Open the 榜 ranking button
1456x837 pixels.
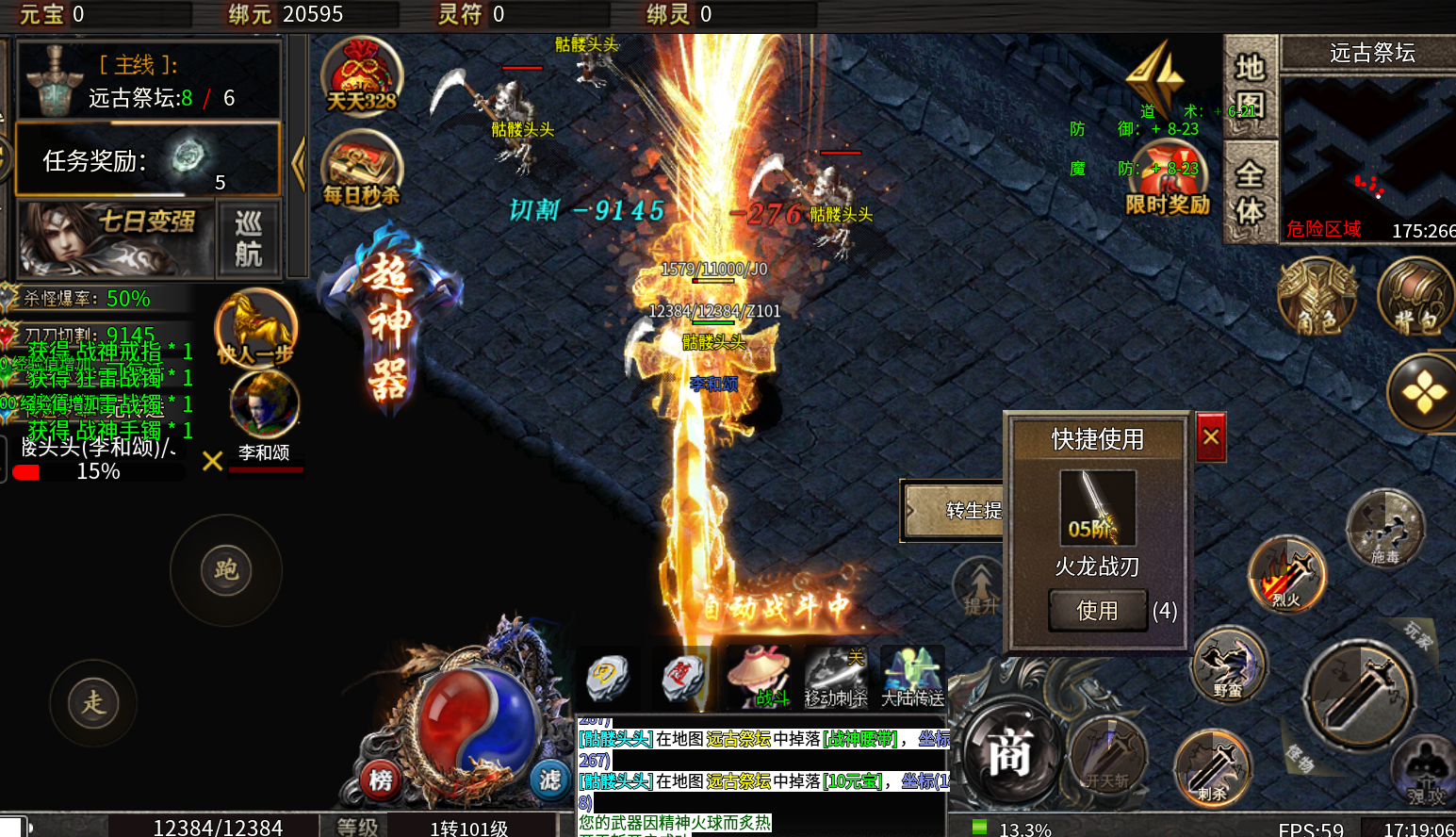(381, 780)
